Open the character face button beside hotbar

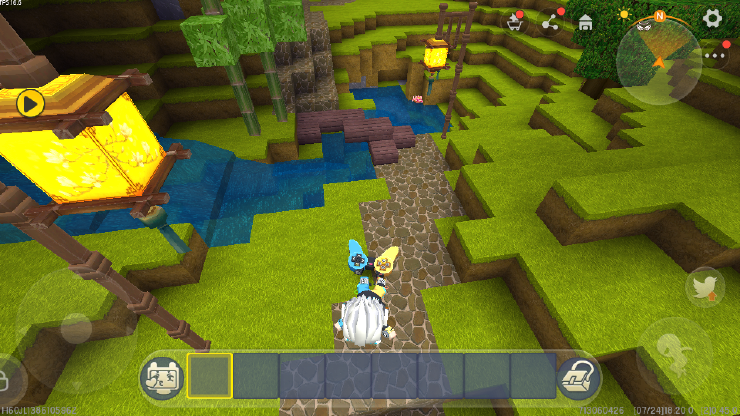tap(161, 376)
